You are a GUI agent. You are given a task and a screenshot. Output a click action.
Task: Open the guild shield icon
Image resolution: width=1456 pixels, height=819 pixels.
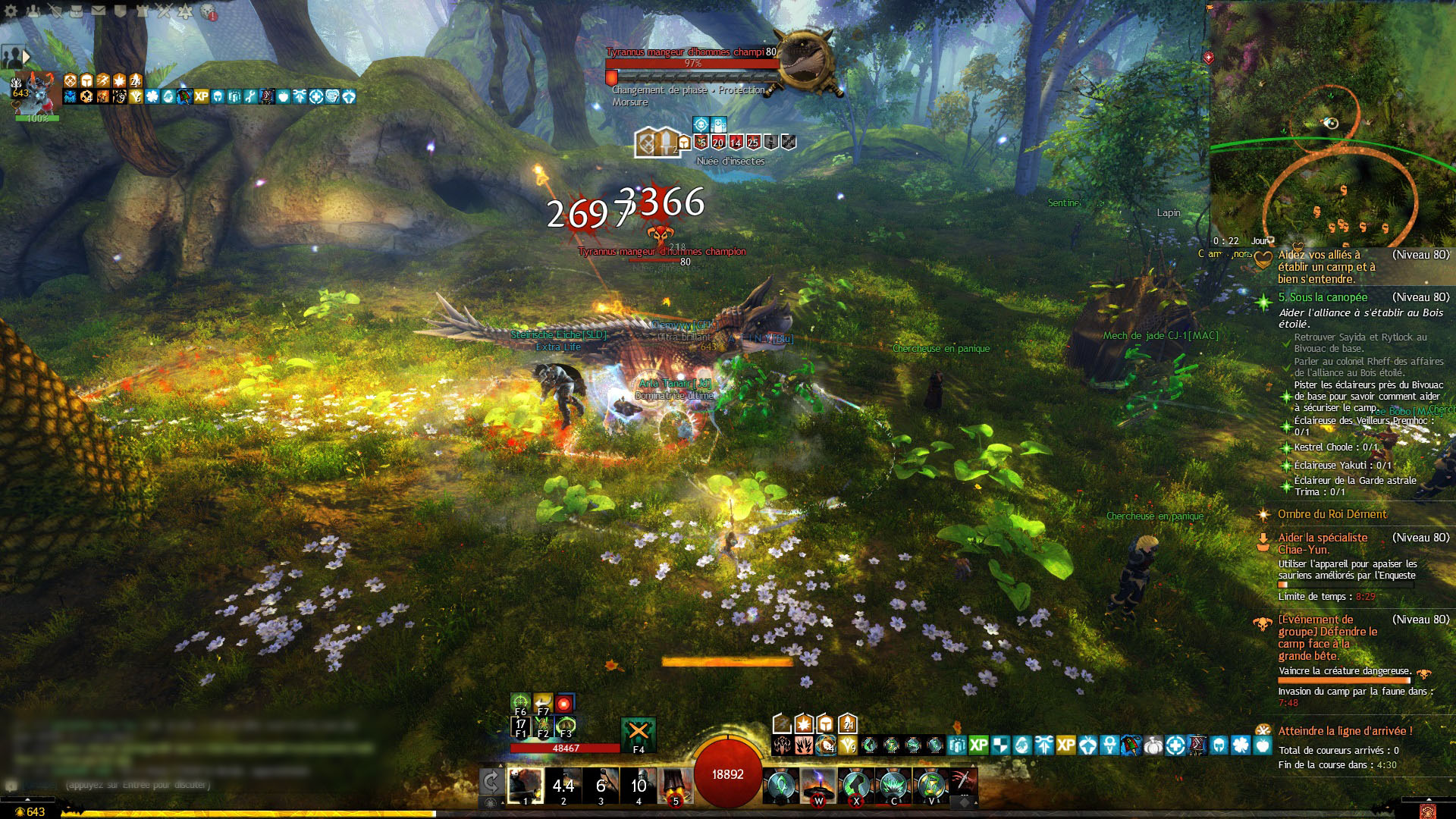[121, 11]
